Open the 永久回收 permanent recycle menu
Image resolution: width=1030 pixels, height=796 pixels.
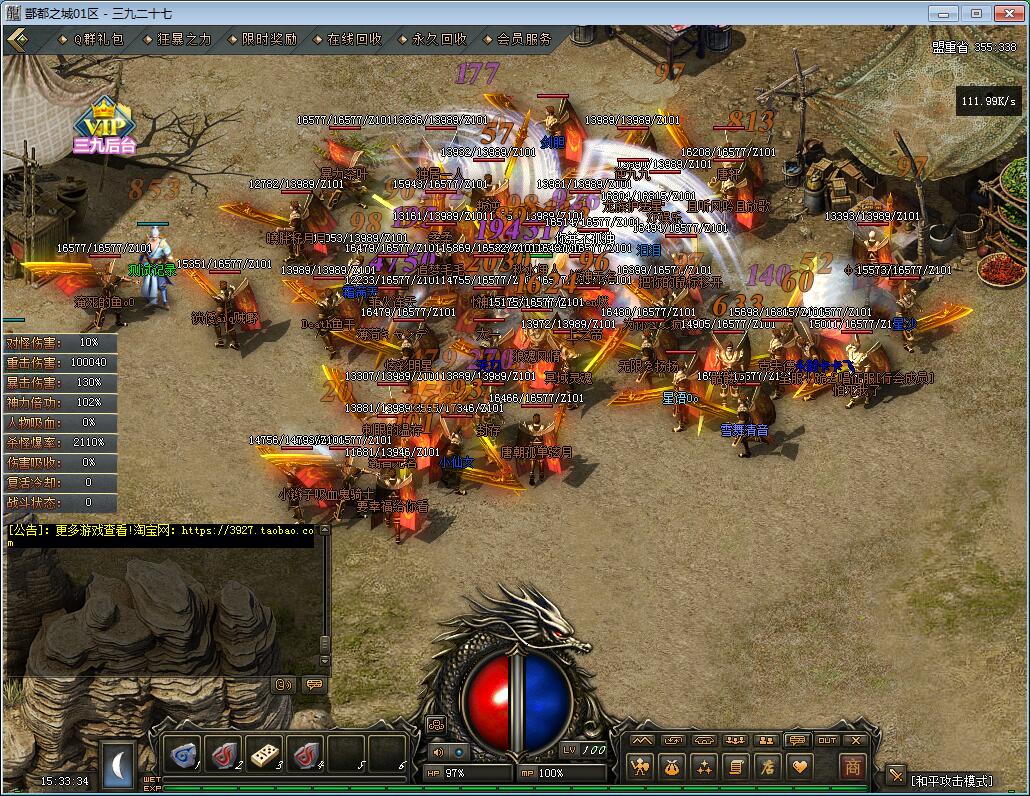coord(439,40)
